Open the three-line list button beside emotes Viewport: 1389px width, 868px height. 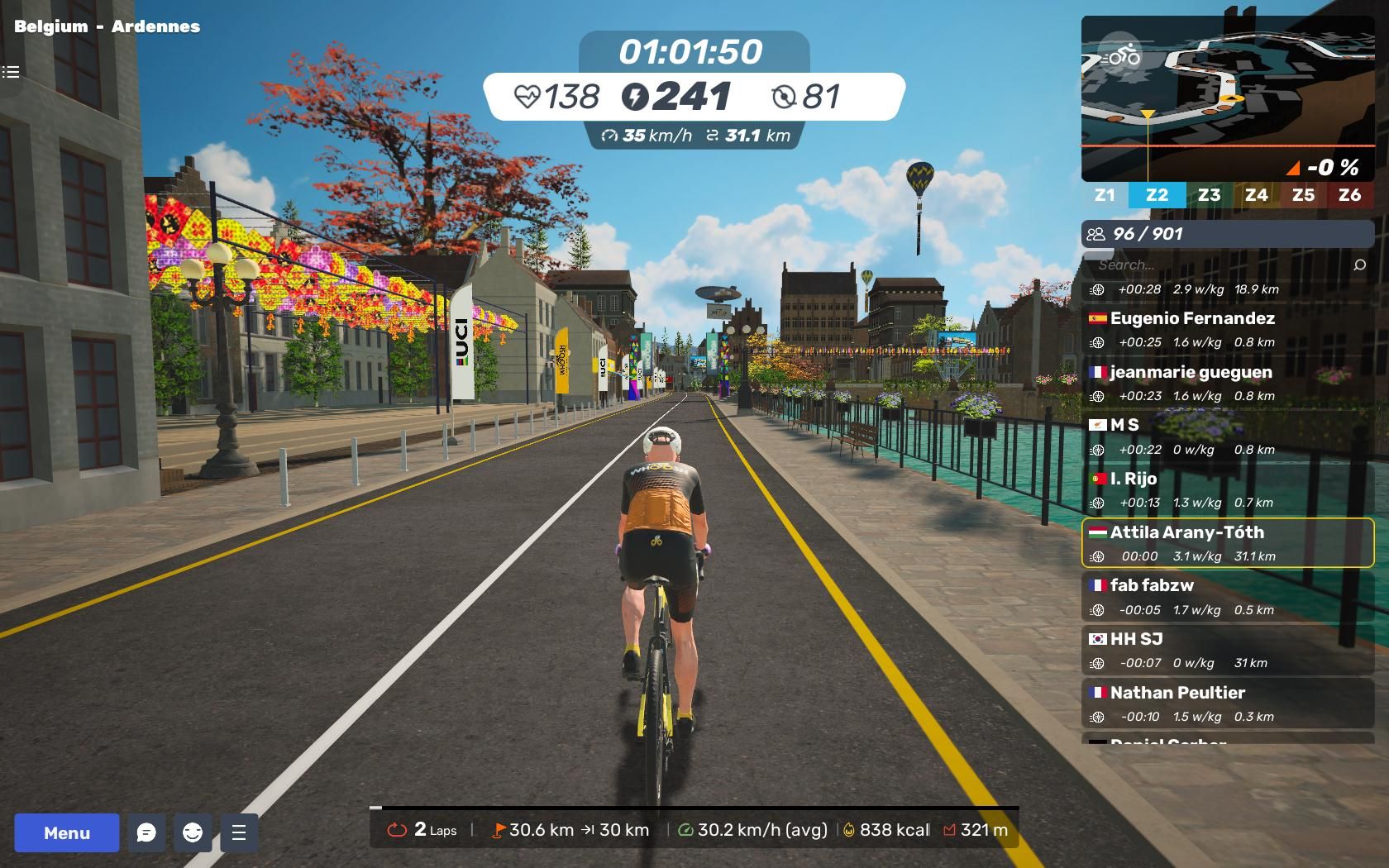click(239, 832)
